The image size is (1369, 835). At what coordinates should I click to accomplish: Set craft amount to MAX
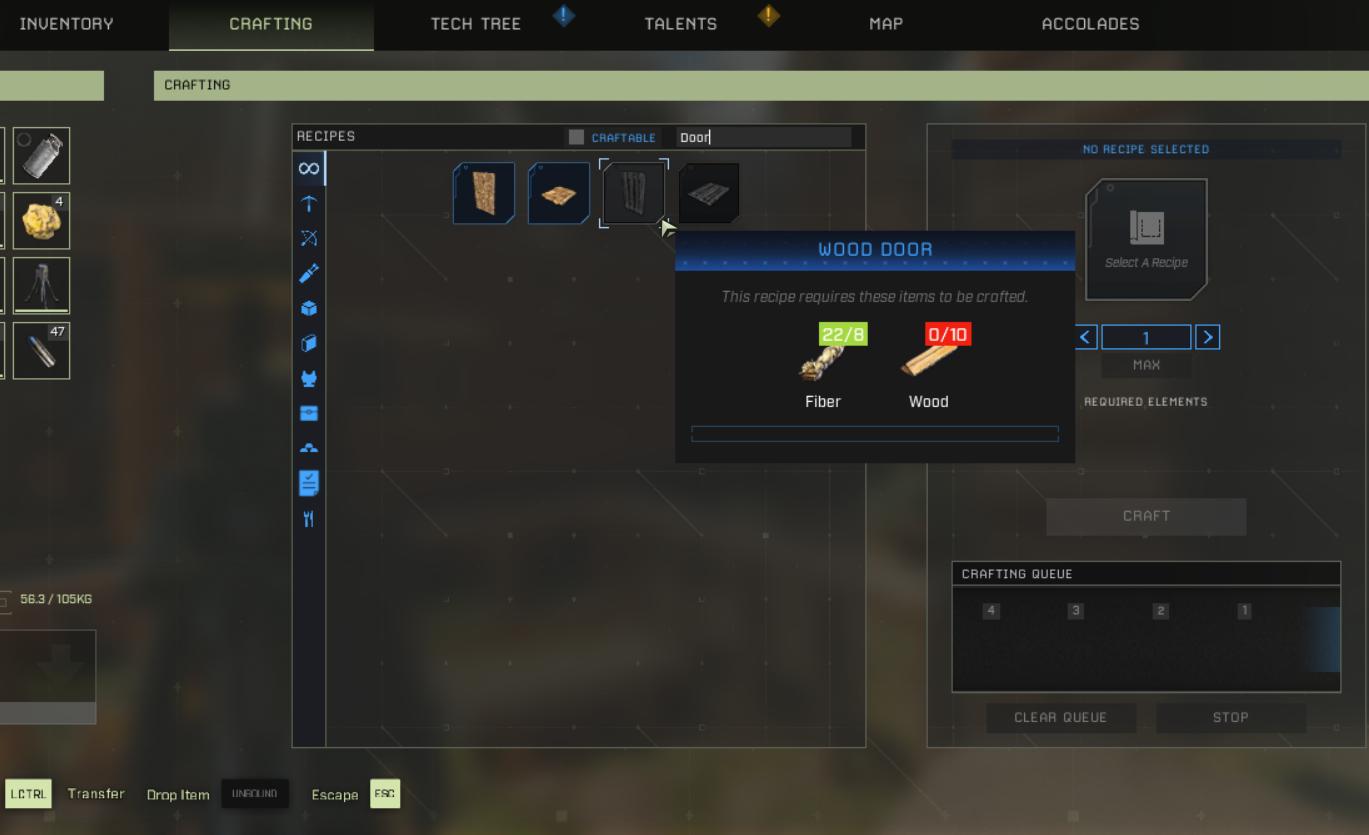click(x=1146, y=364)
